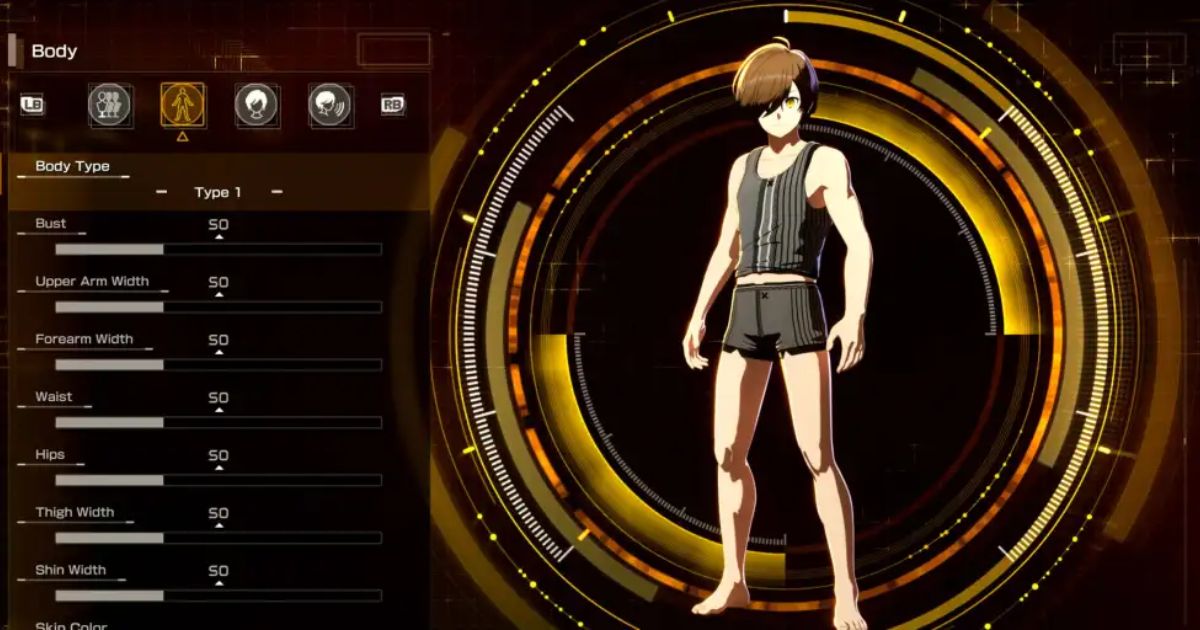1200x630 pixels.
Task: Select the Body tab with standing figure icon
Action: coord(183,105)
